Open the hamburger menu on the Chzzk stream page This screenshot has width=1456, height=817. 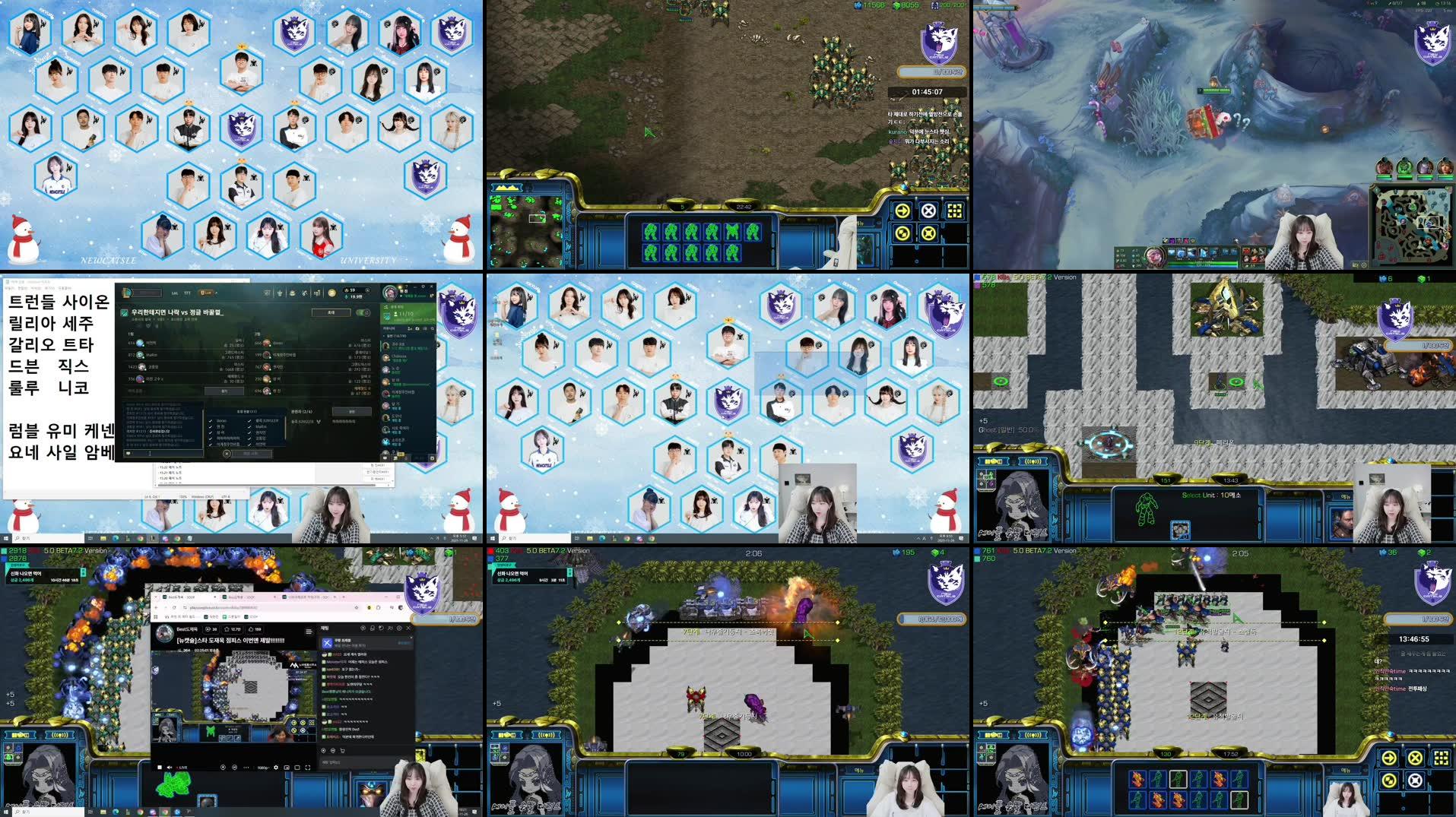pyautogui.click(x=309, y=631)
